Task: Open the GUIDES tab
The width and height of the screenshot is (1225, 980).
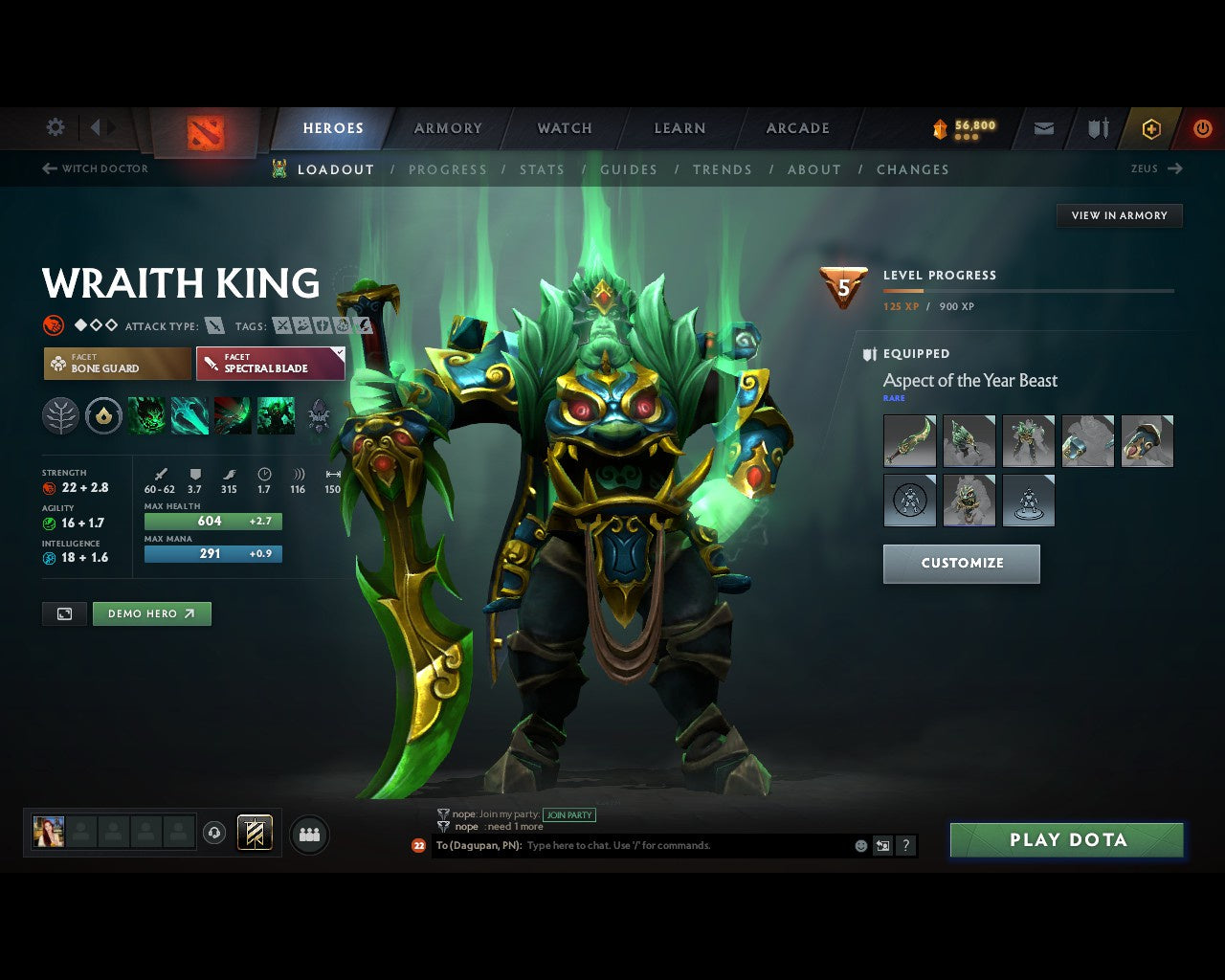Action: click(629, 169)
